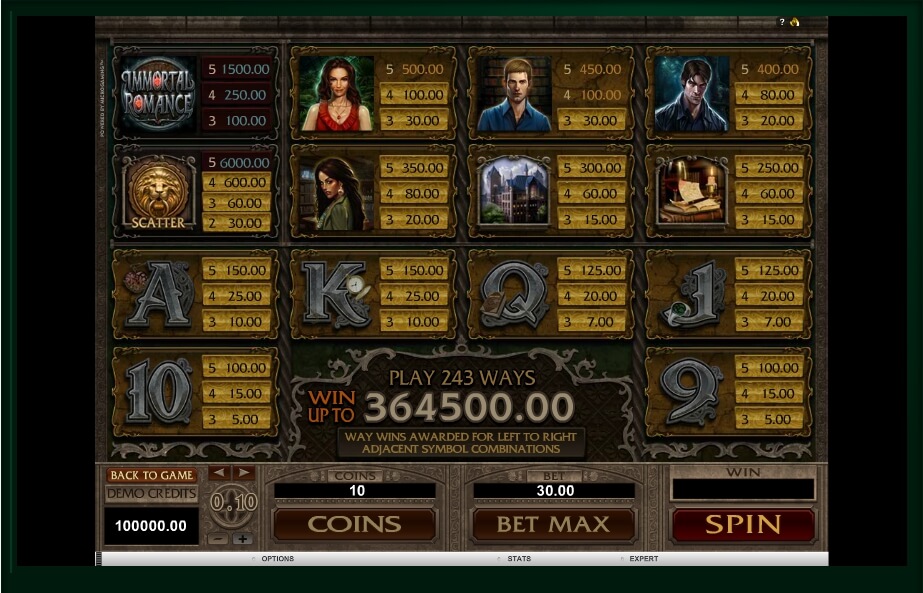The width and height of the screenshot is (923, 593).
Task: Return with the Back to Game button
Action: tap(151, 475)
